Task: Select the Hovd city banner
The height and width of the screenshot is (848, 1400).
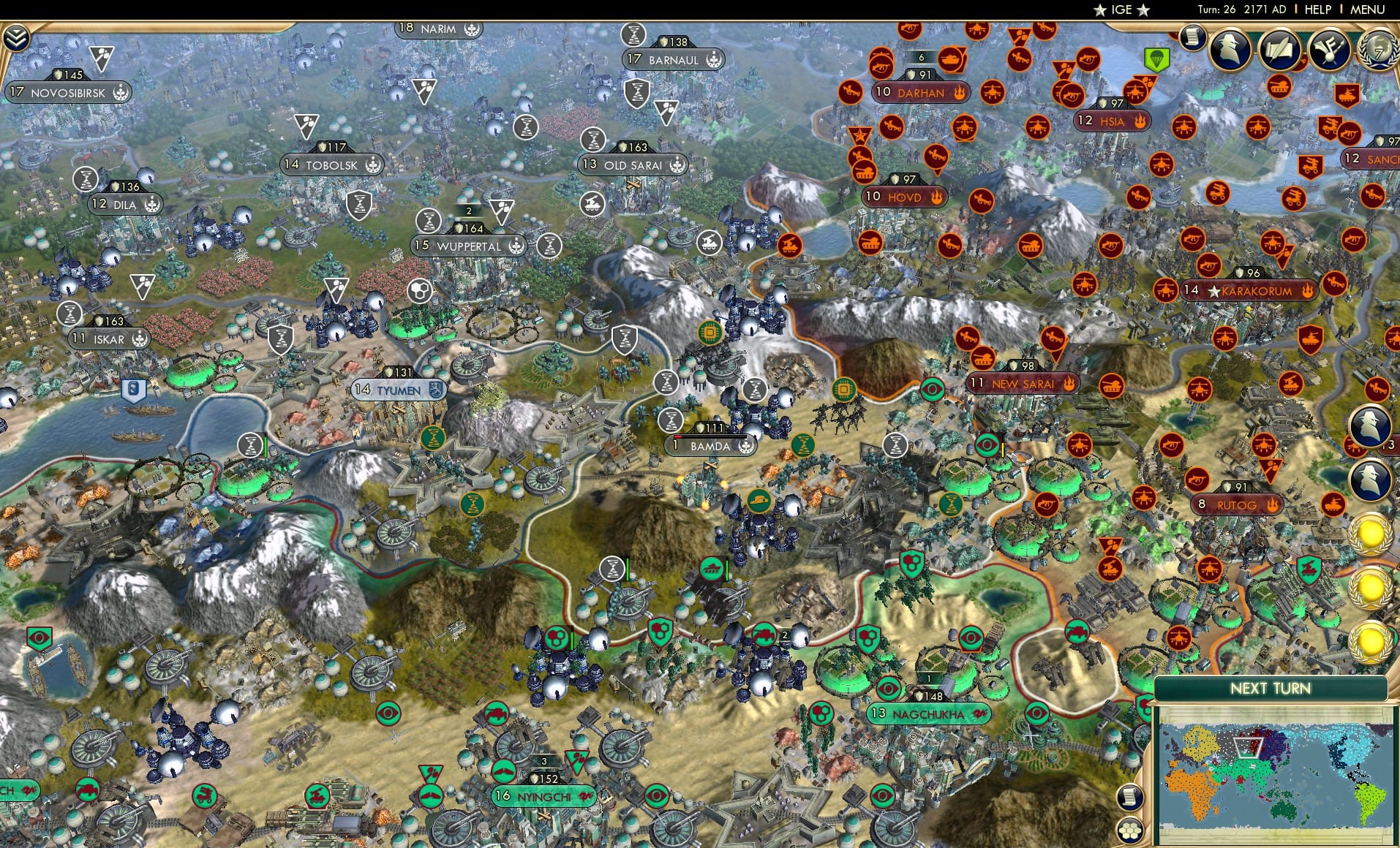Action: tap(902, 196)
